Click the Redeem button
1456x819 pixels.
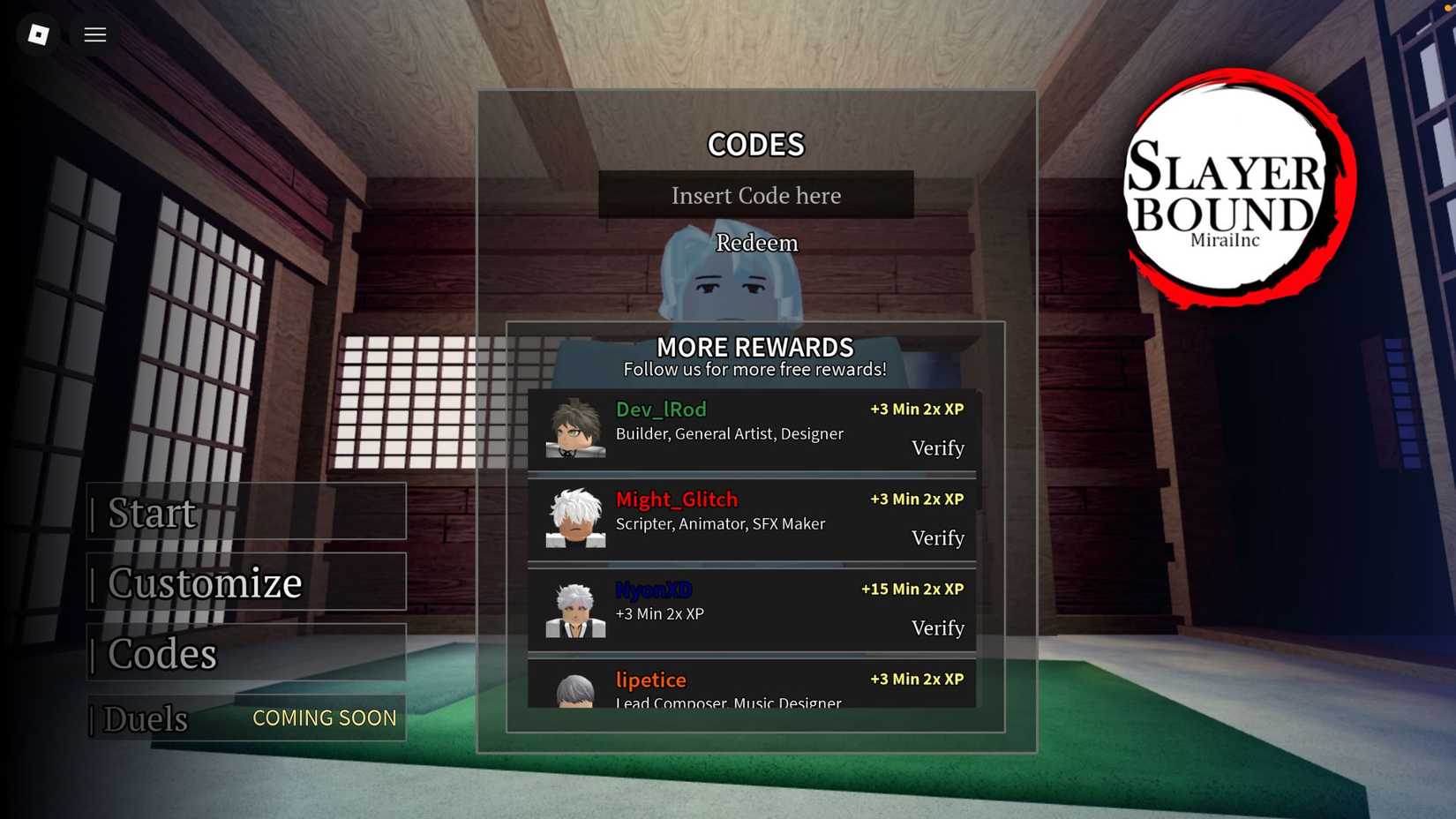click(756, 243)
